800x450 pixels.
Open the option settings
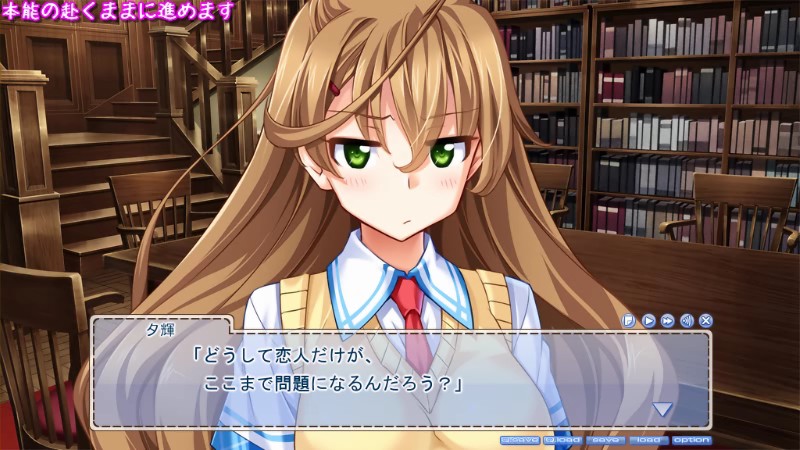[x=692, y=440]
